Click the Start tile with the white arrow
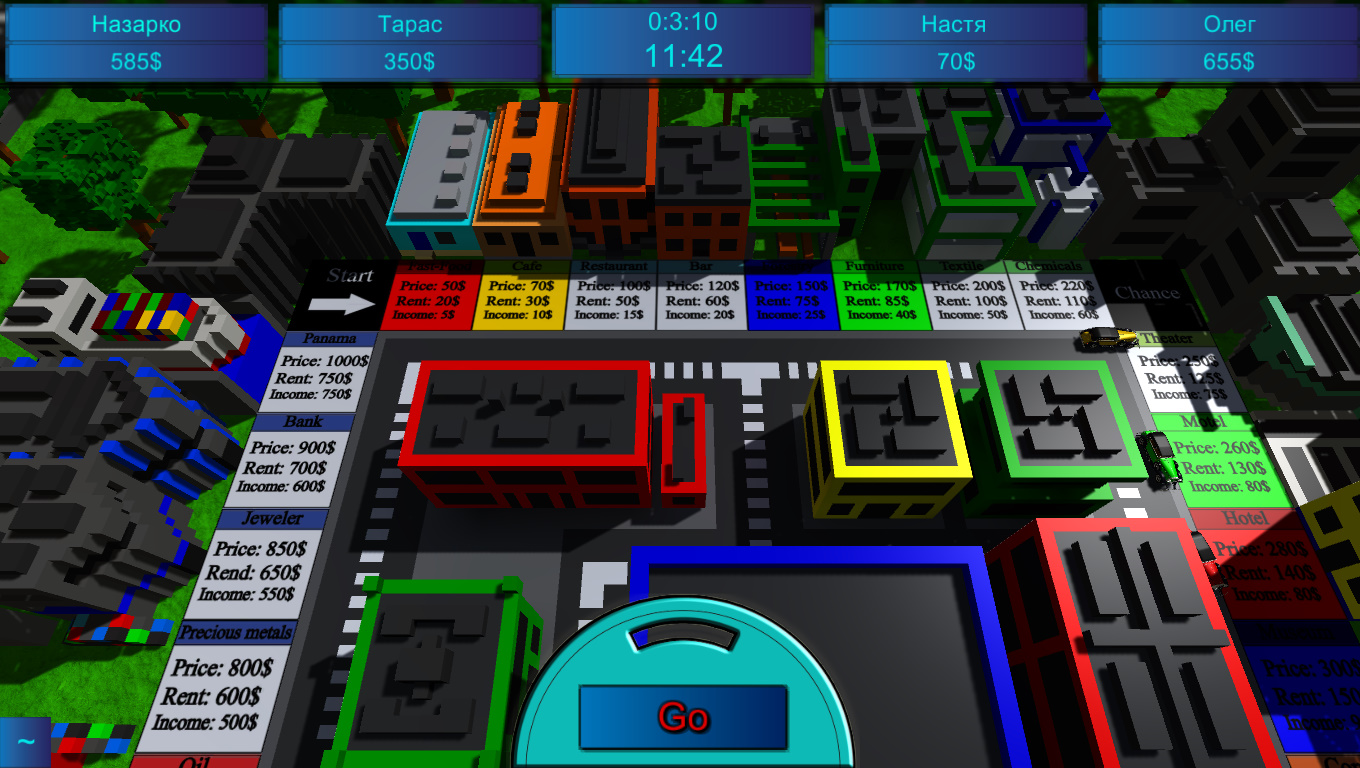The height and width of the screenshot is (768, 1360). (x=343, y=288)
